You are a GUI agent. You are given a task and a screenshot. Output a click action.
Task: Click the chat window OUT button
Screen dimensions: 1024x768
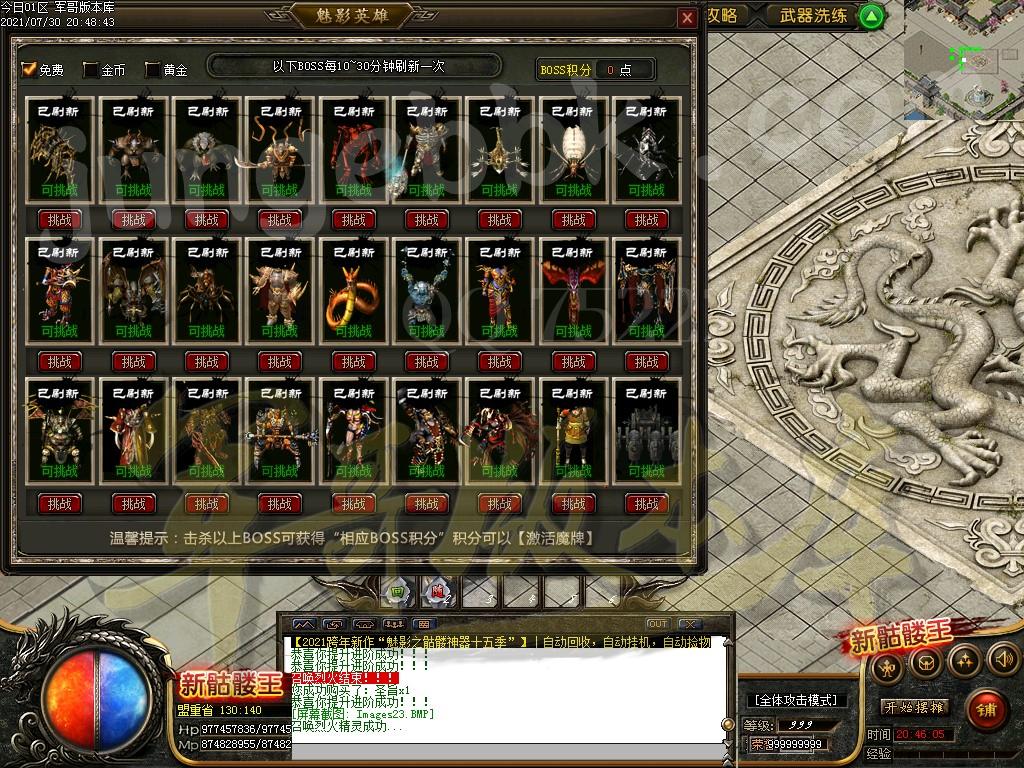pyautogui.click(x=657, y=625)
